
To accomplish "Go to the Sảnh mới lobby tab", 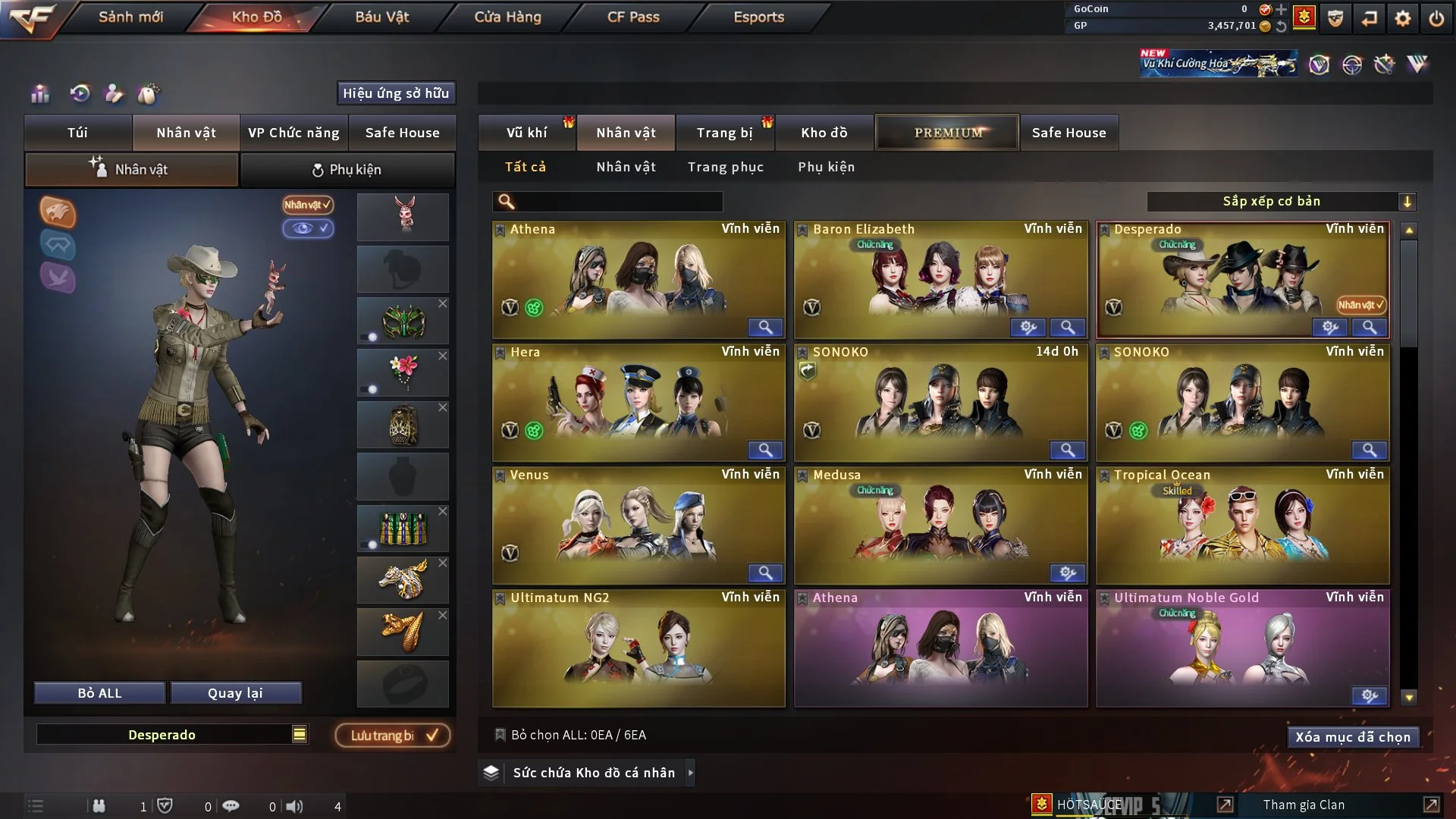I will [130, 17].
